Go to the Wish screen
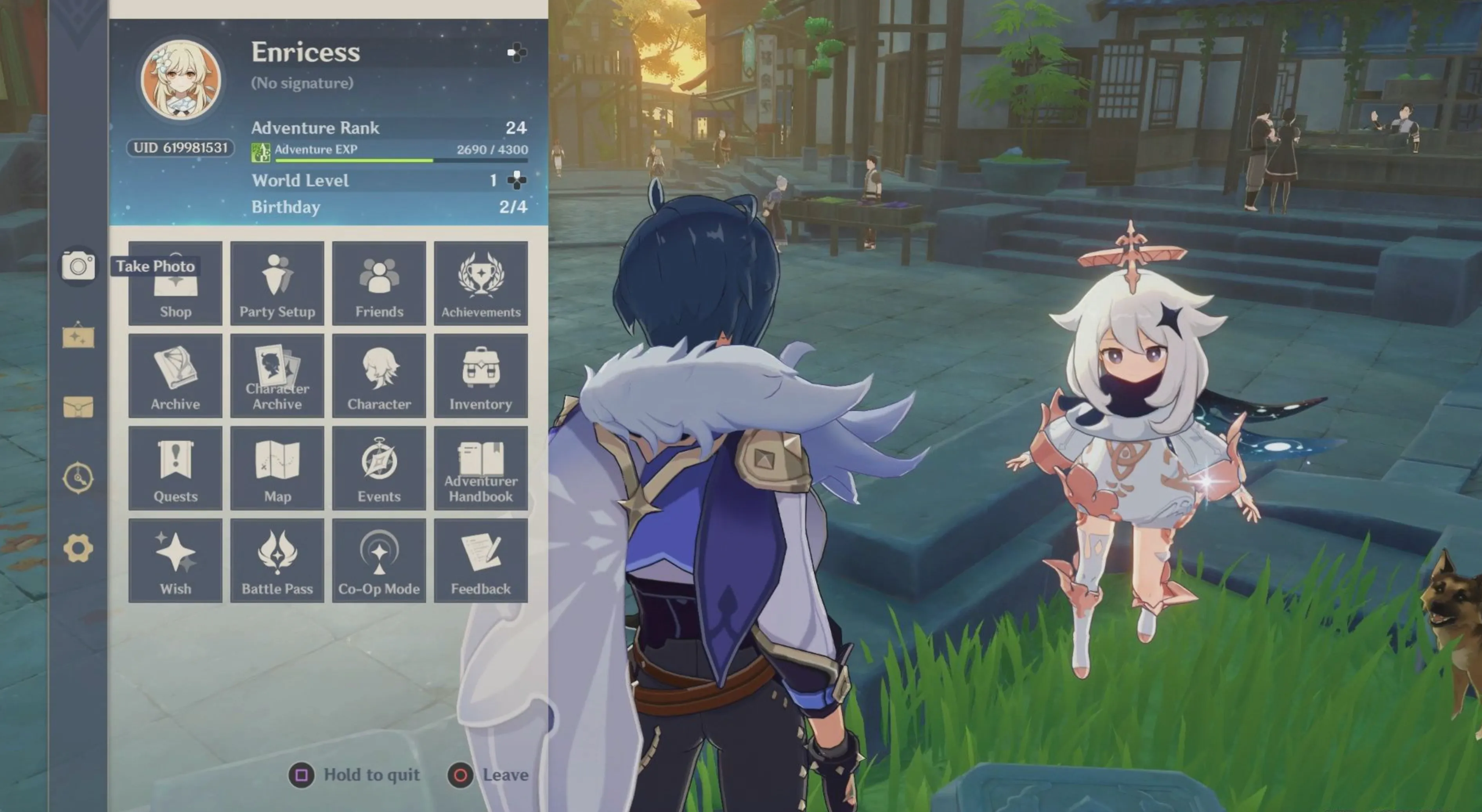The image size is (1482, 812). [175, 561]
